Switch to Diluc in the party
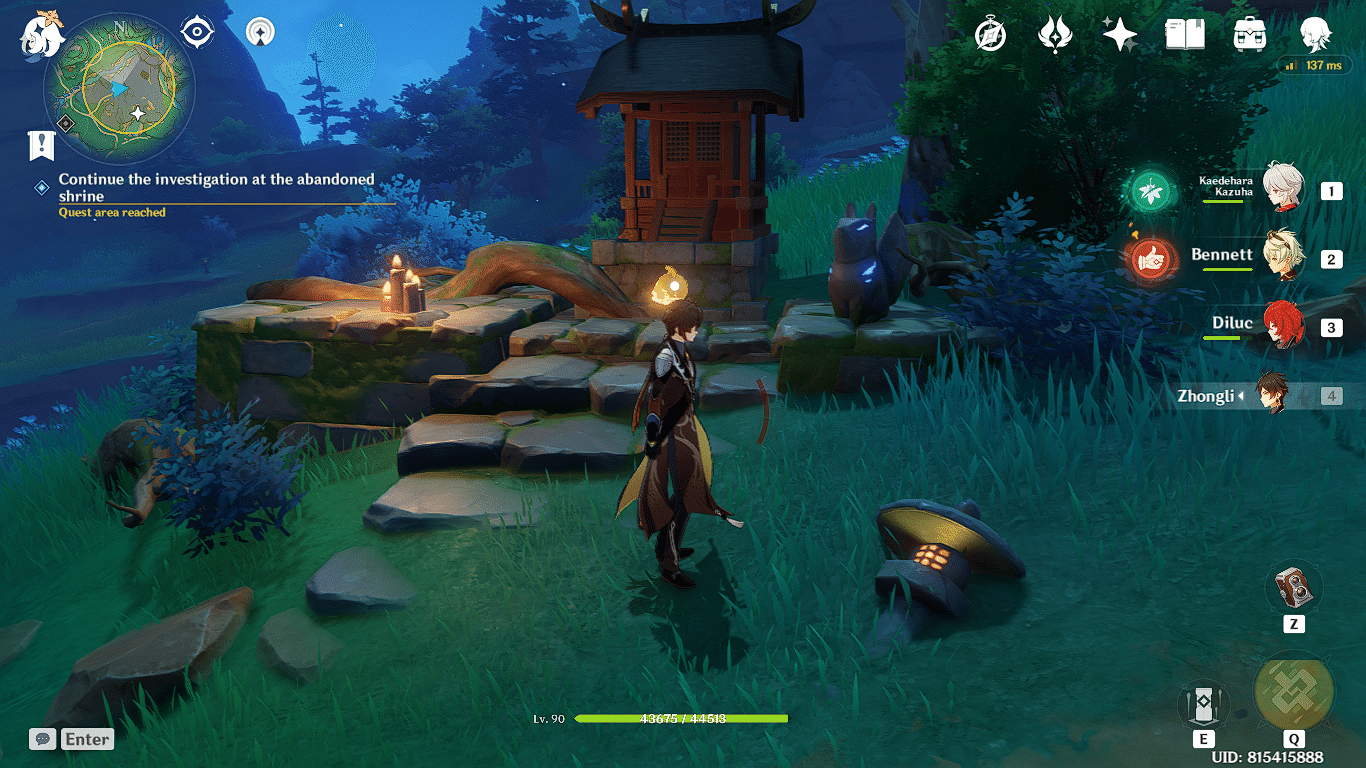Viewport: 1366px width, 768px height. (x=1281, y=327)
